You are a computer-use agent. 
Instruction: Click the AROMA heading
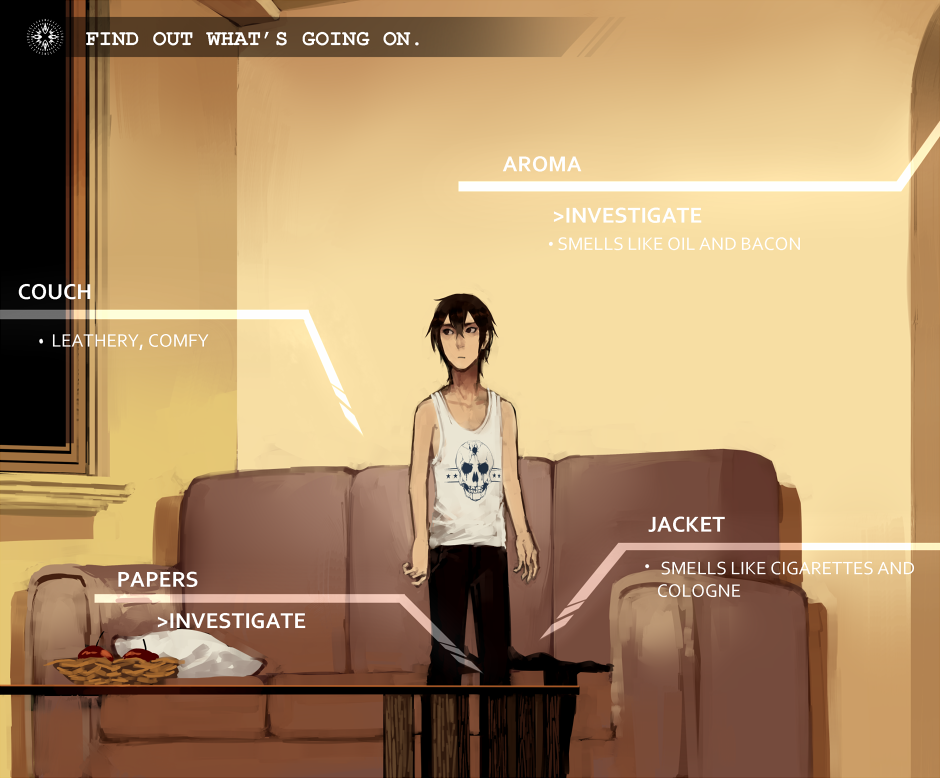542,164
